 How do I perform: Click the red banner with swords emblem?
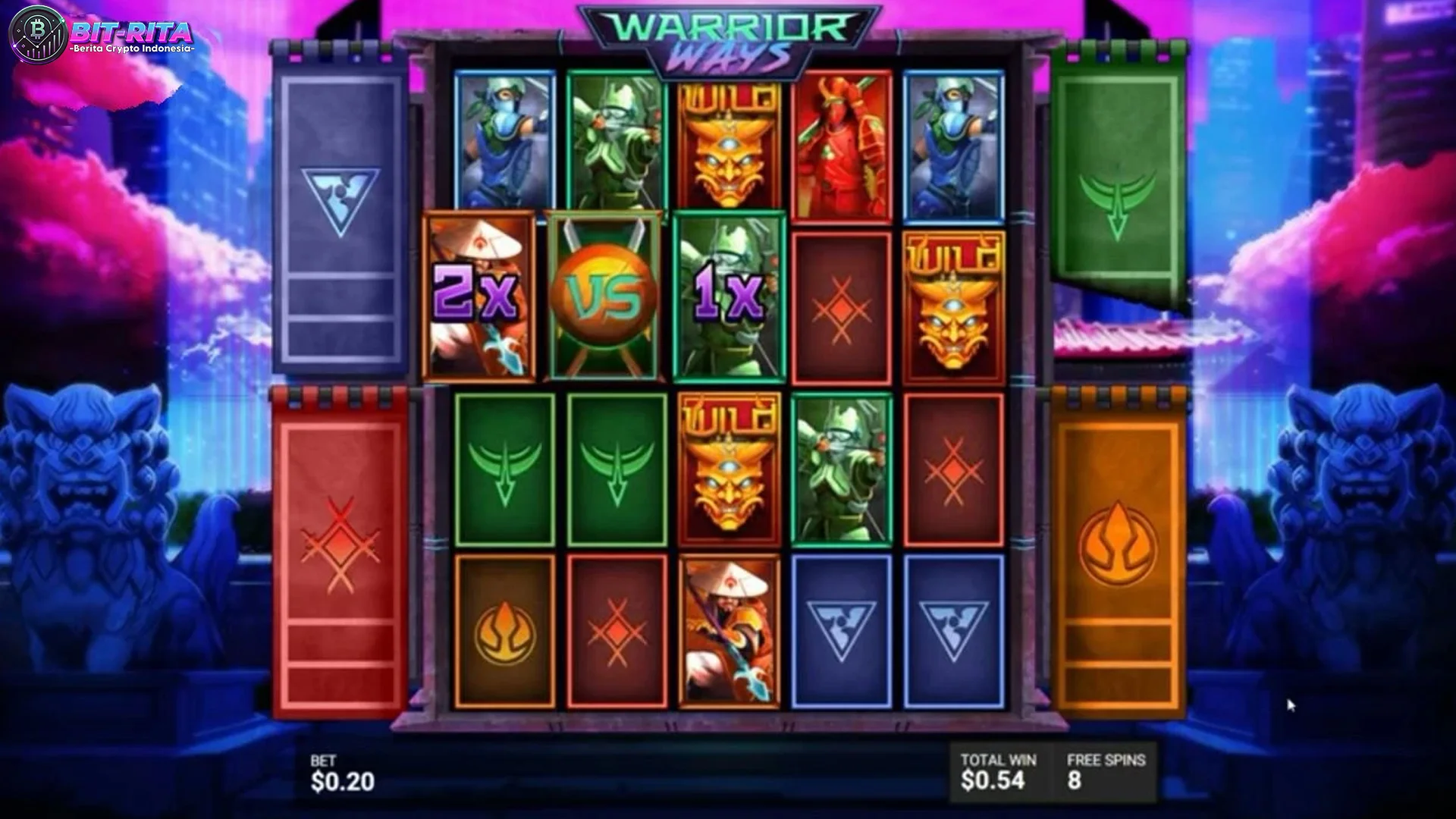pyautogui.click(x=339, y=546)
